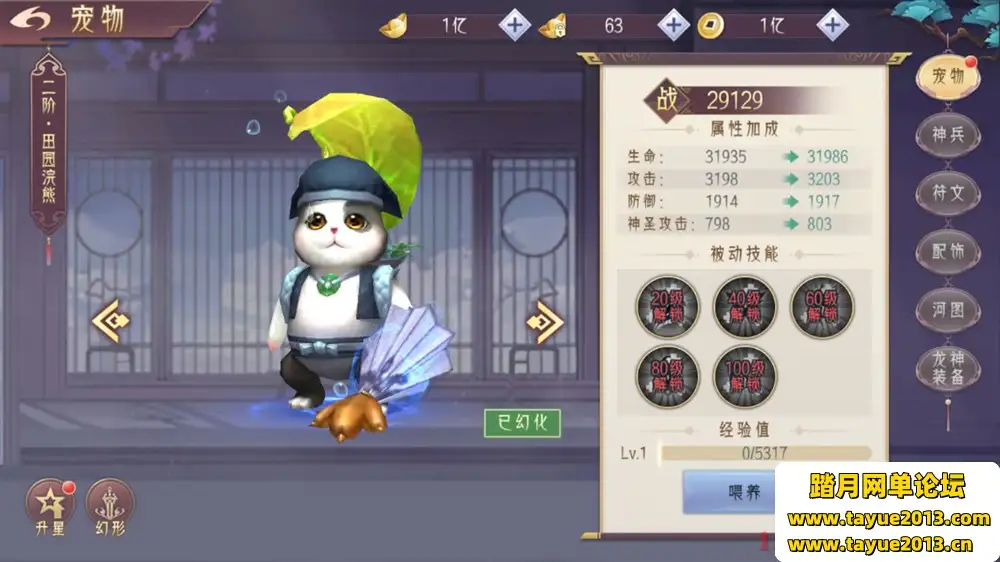Image resolution: width=1000 pixels, height=562 pixels.
Task: Add copper coins with plus button
Action: [832, 25]
